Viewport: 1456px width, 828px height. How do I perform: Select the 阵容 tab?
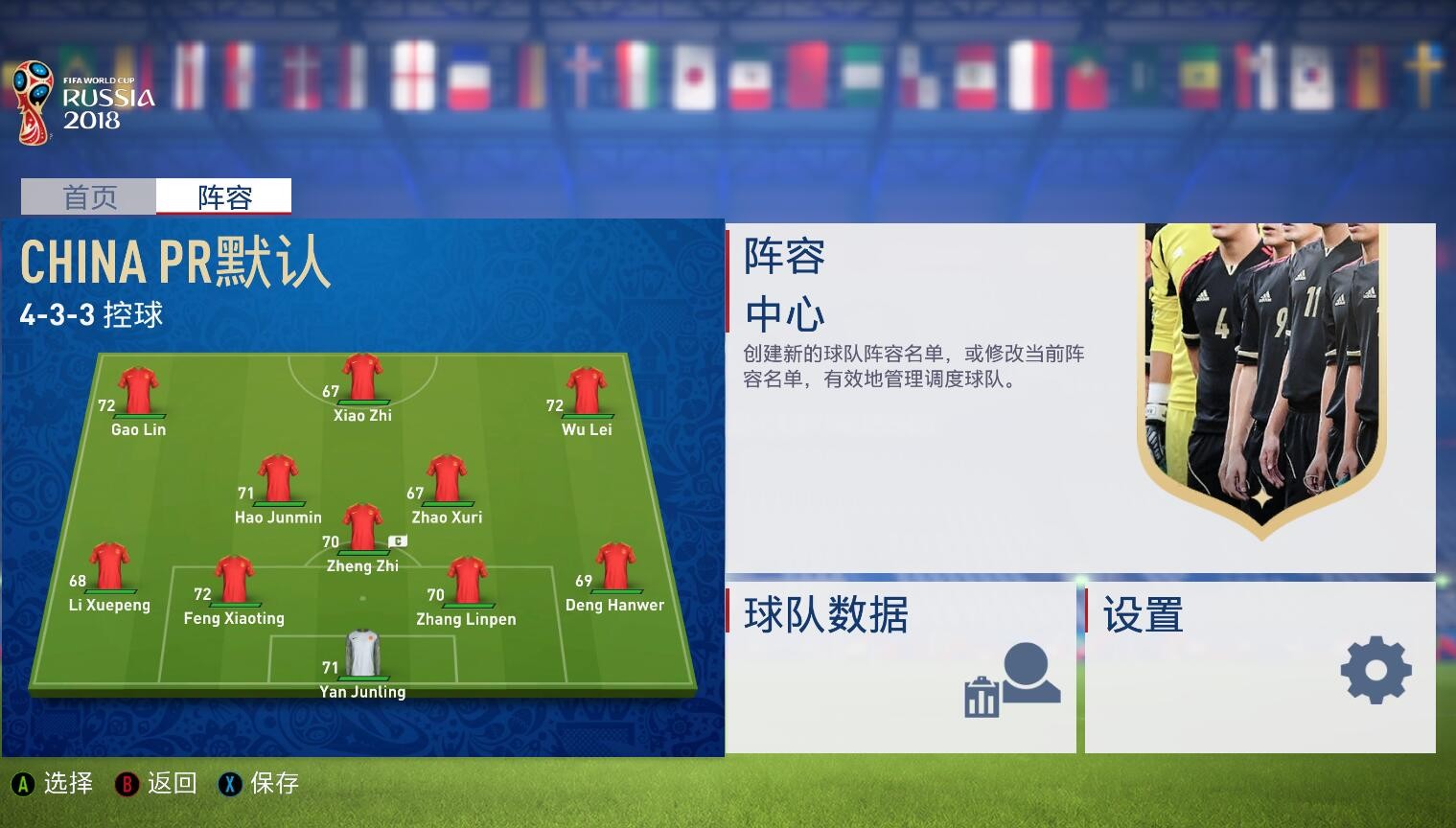click(223, 197)
